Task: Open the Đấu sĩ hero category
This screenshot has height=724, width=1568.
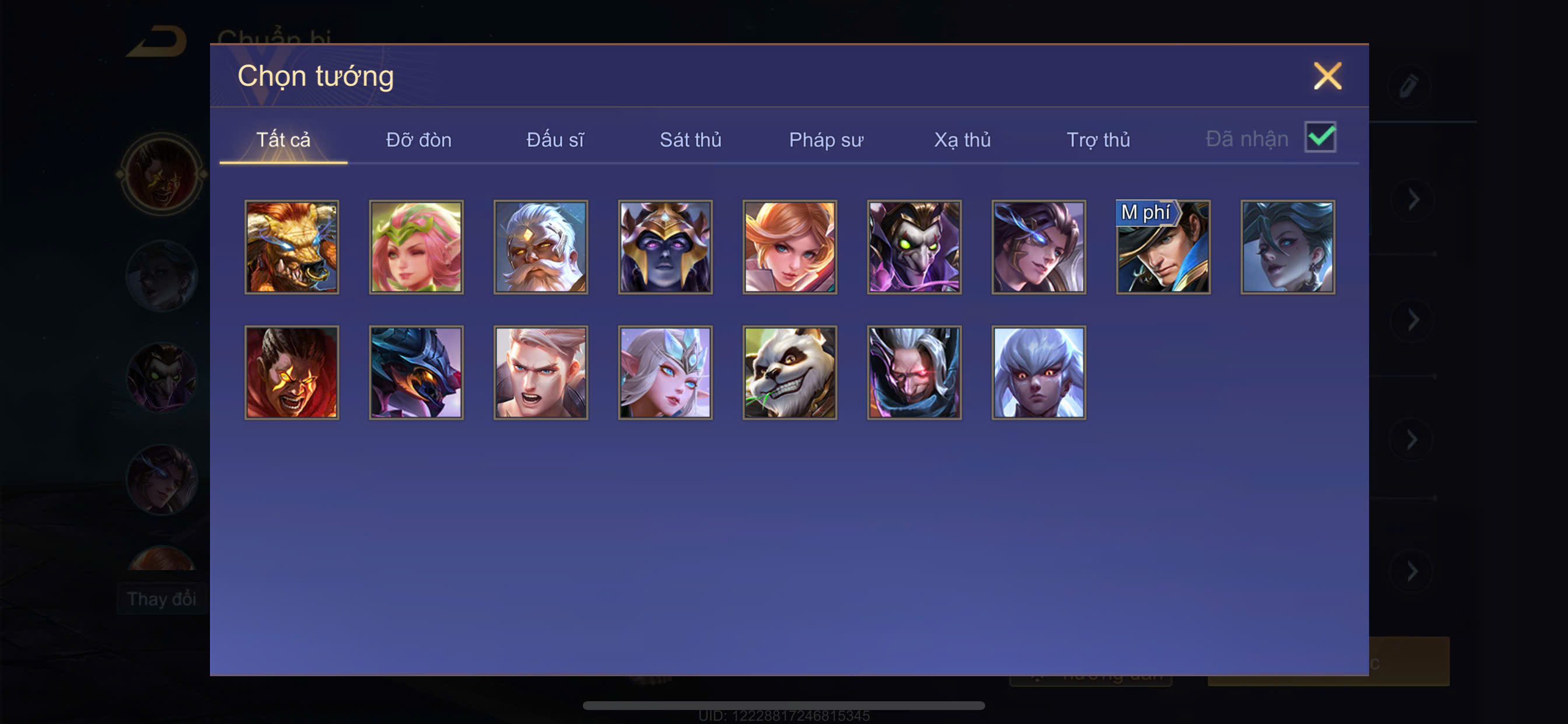Action: 555,140
